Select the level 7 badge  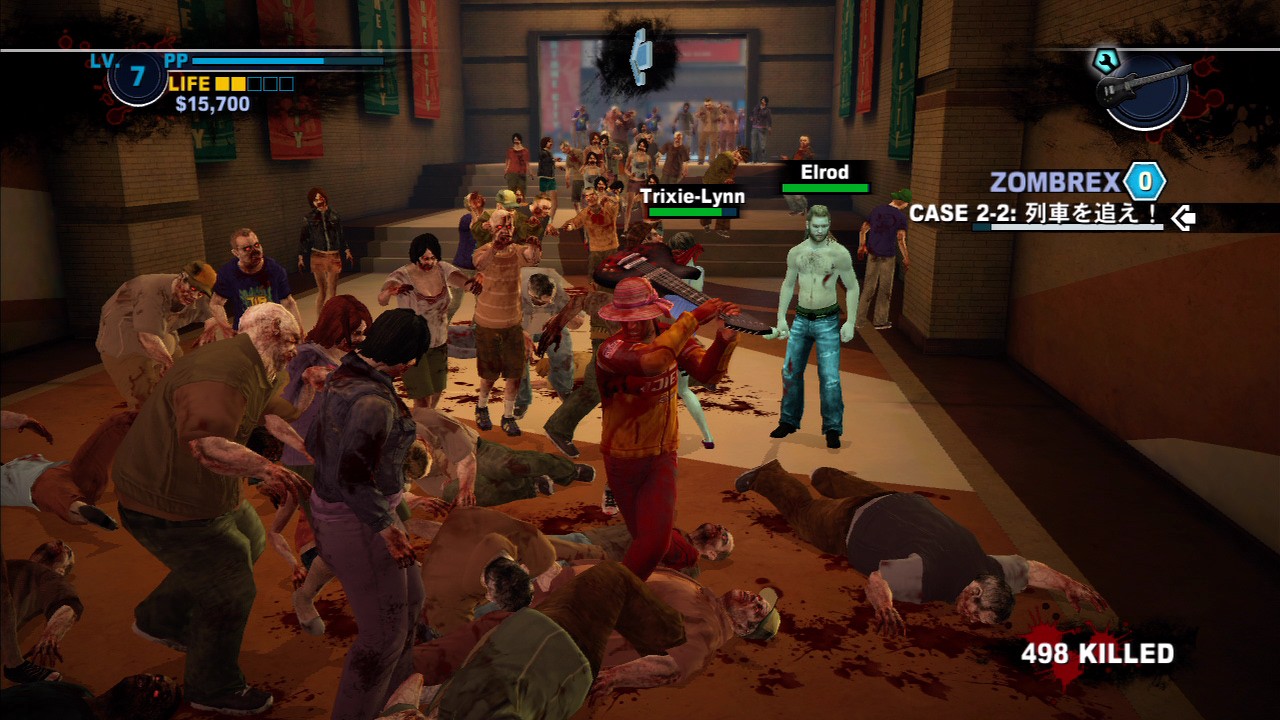[137, 77]
